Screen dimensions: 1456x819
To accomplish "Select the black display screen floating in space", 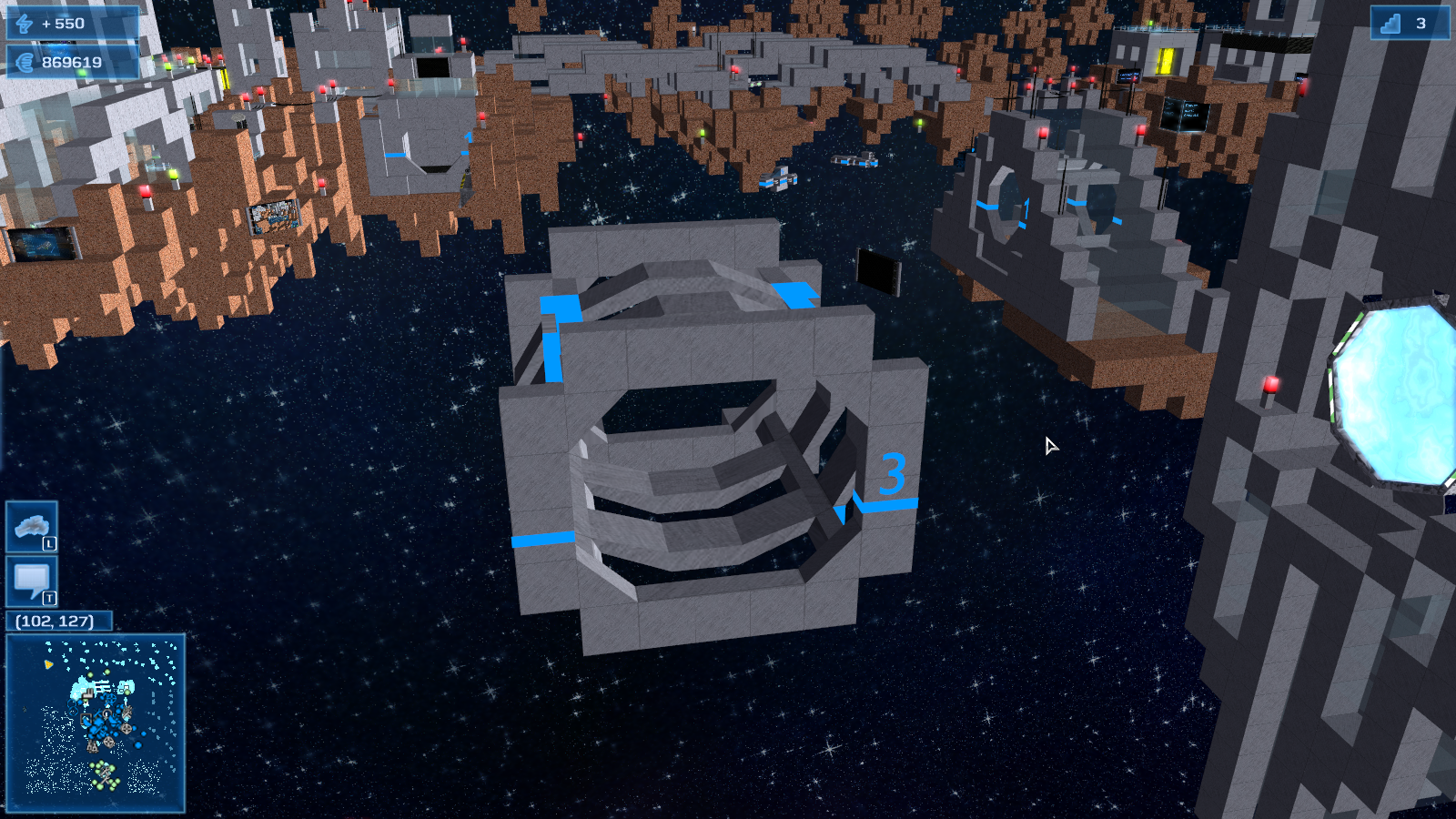I will (x=876, y=274).
